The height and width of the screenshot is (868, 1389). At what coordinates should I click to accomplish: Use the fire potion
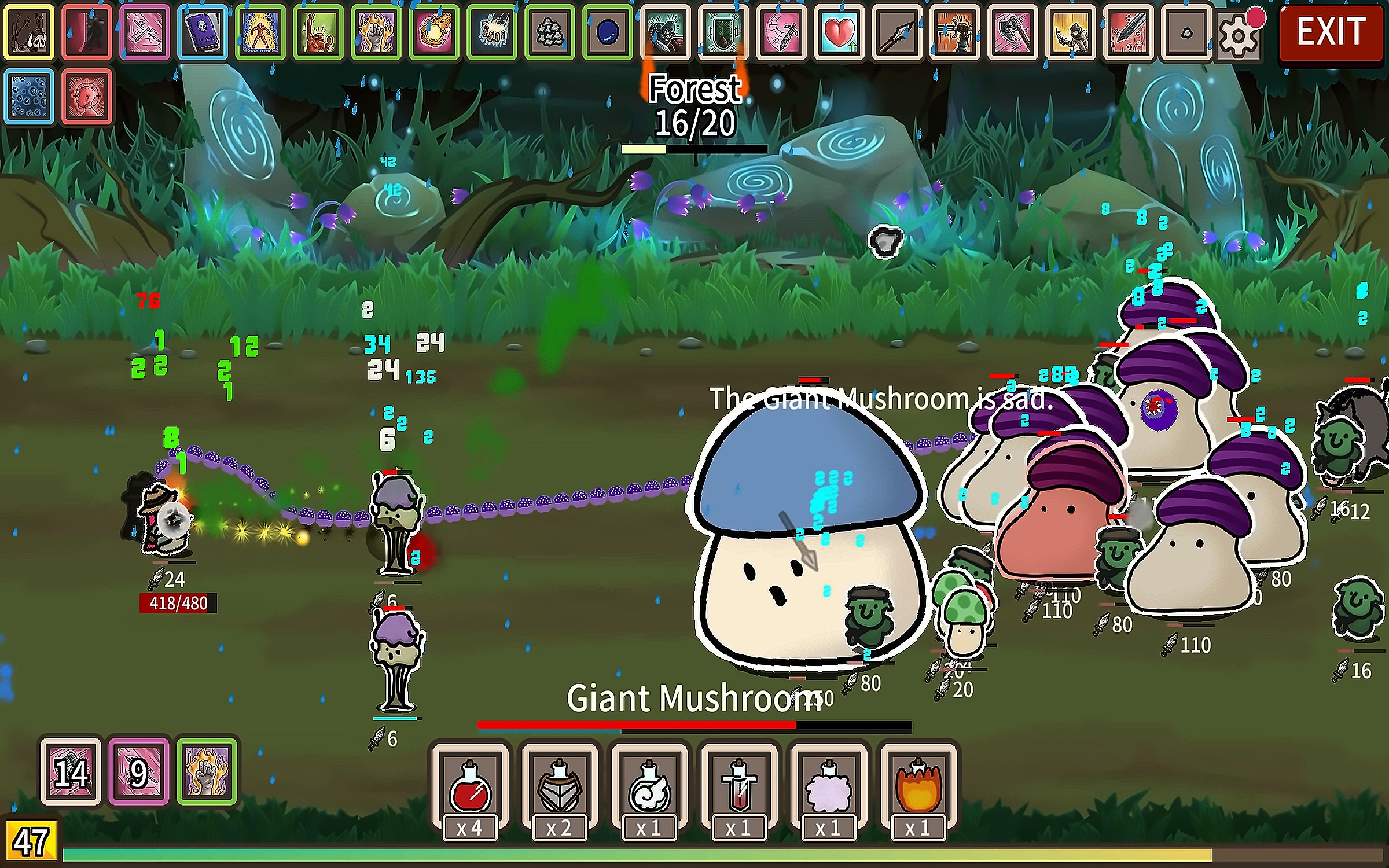pos(918,787)
